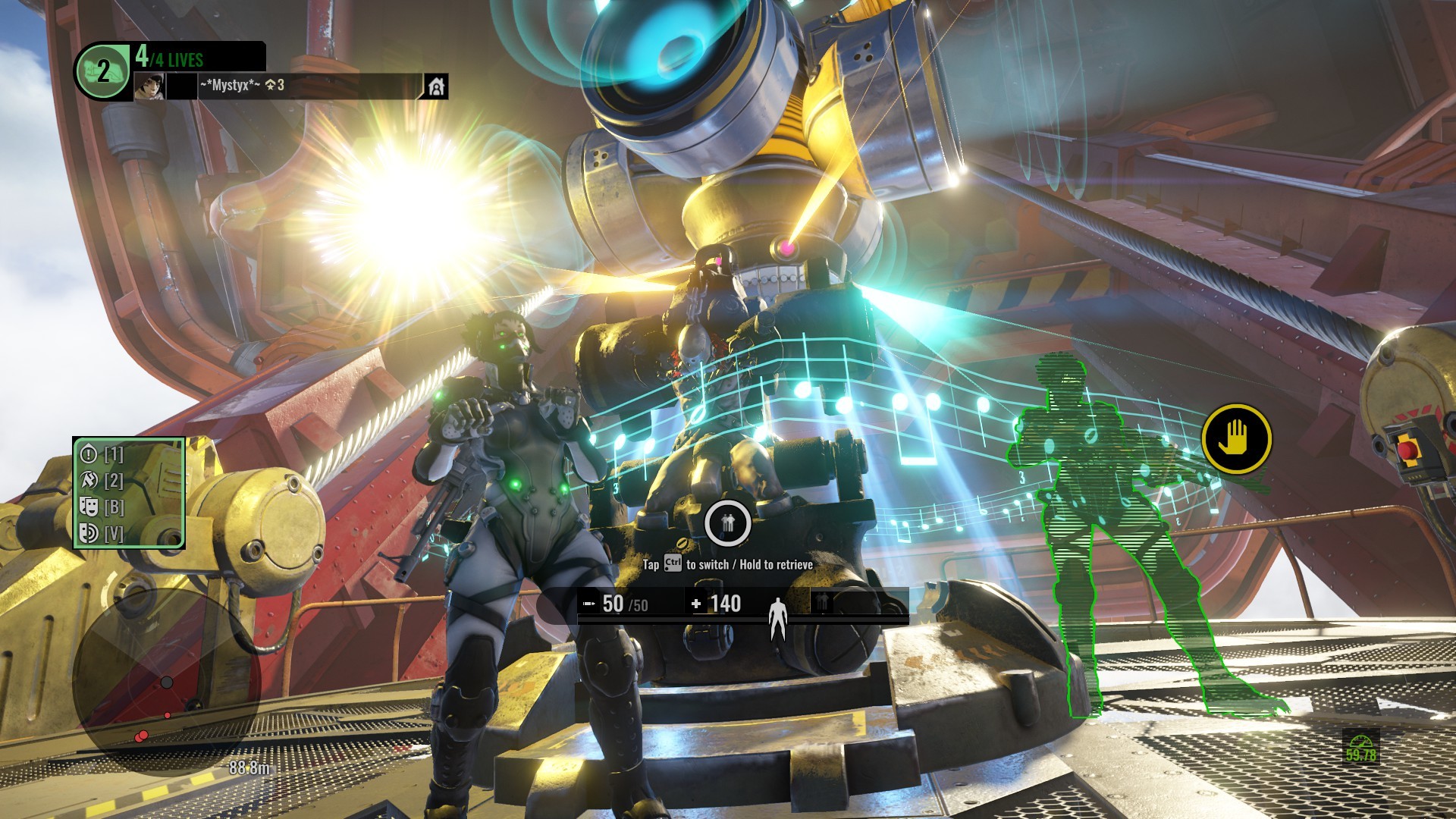Click the yellow stop-hand marker icon
Viewport: 1456px width, 819px height.
[x=1236, y=439]
